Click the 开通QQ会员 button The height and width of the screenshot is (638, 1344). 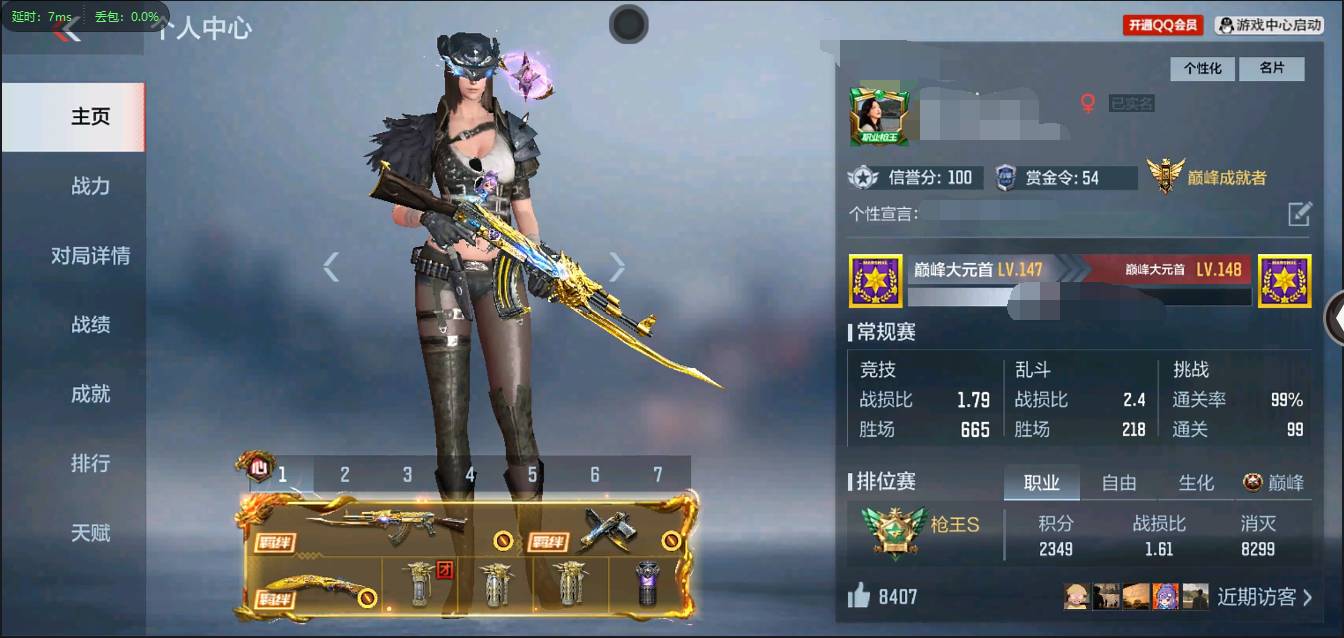click(x=1163, y=25)
